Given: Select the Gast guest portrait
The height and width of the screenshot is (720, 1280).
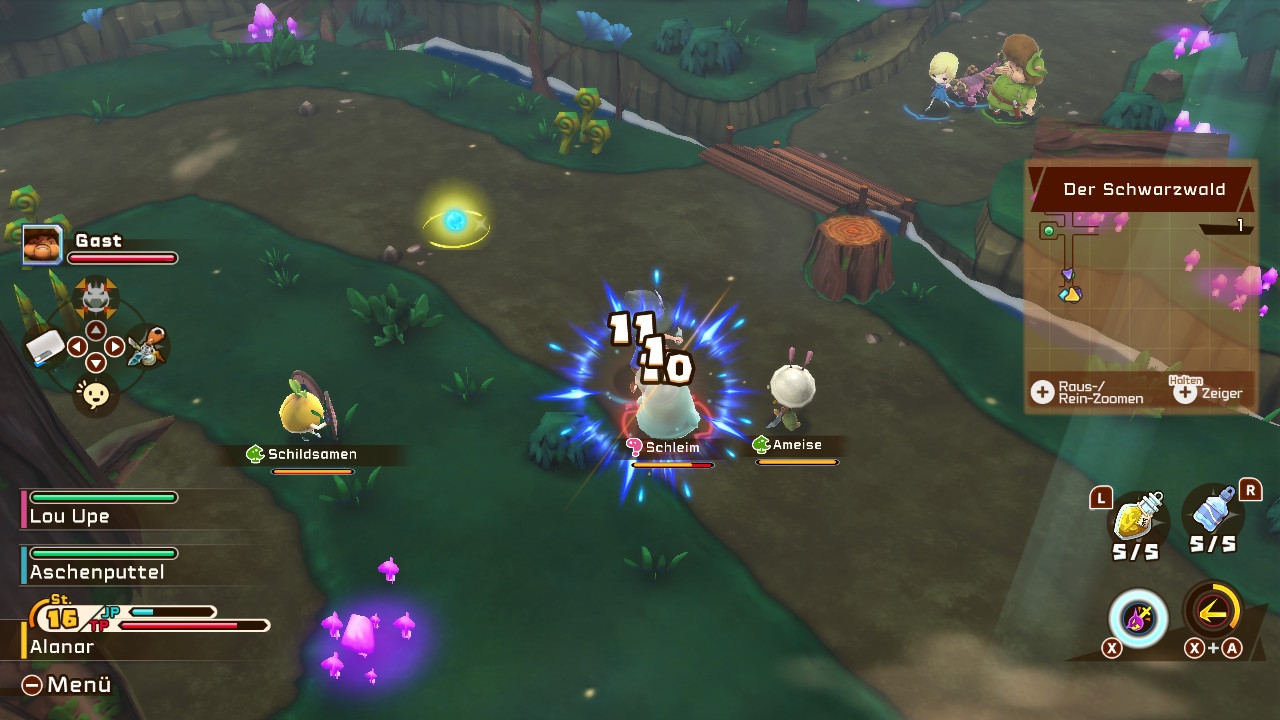Looking at the screenshot, I should [x=43, y=245].
